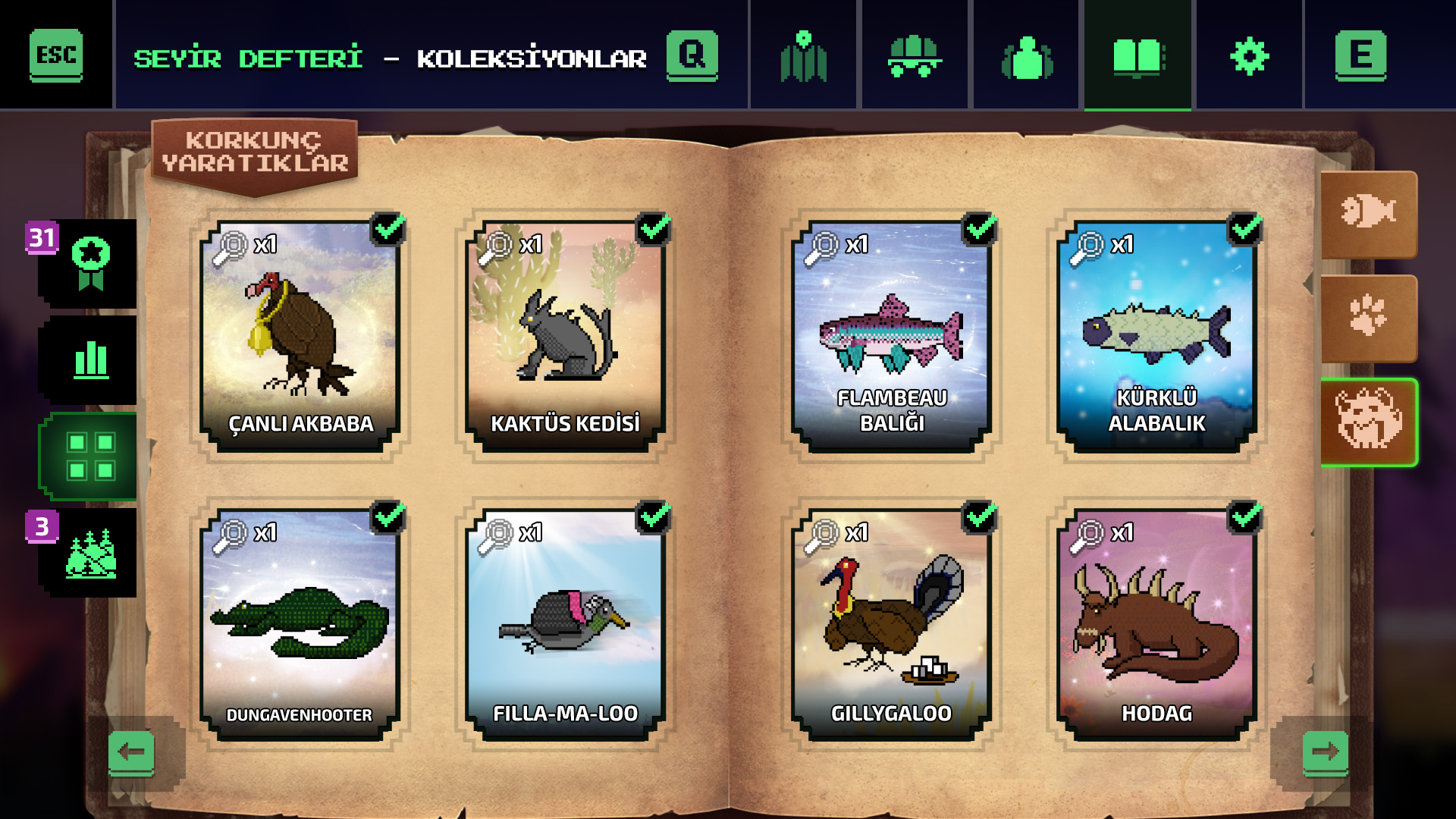Switch to the fish collection tab
Screen dimensions: 1456x819
pos(1369,213)
